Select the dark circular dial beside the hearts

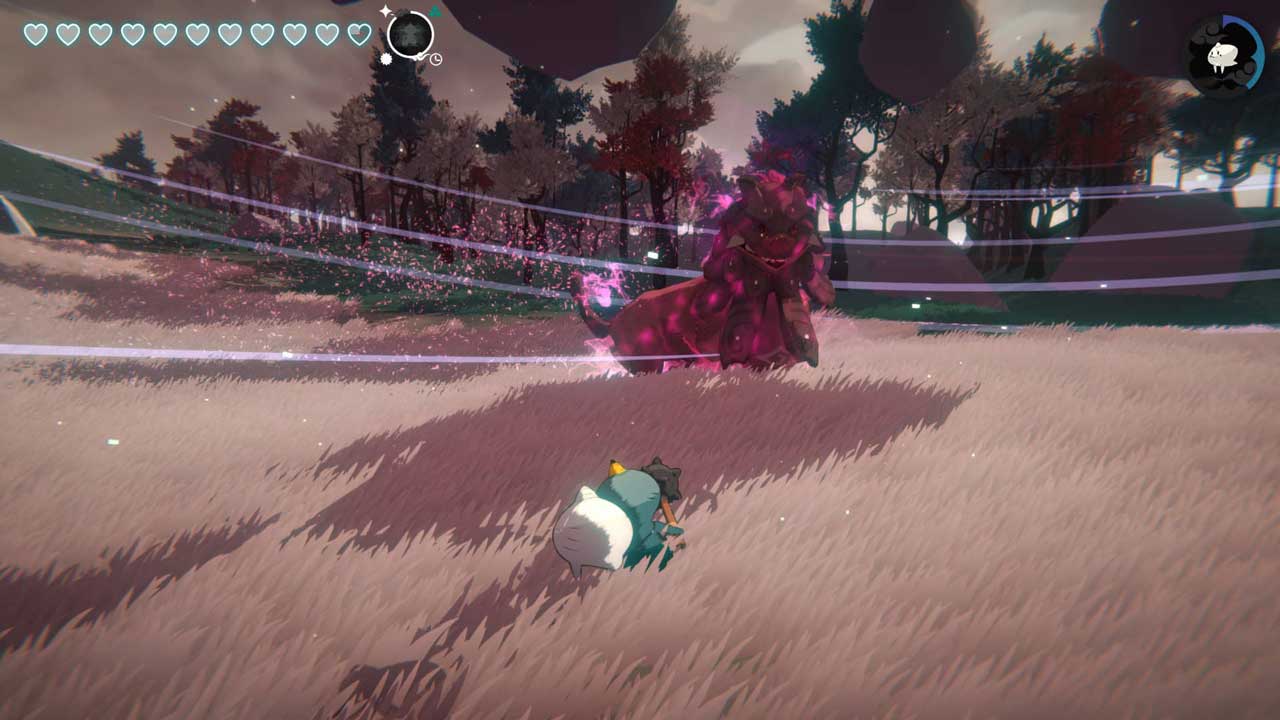(x=410, y=35)
